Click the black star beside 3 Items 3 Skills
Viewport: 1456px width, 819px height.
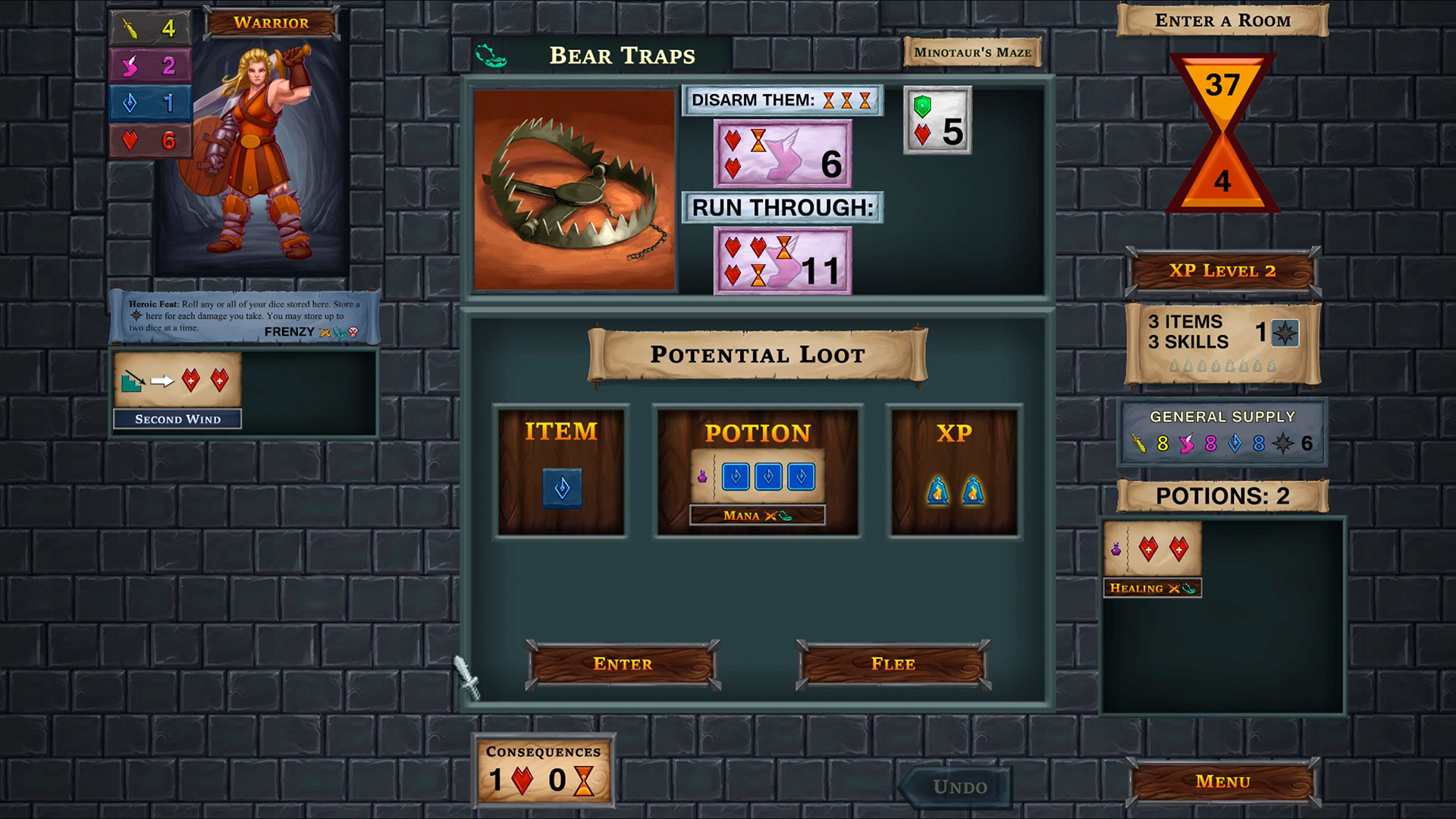(1287, 331)
